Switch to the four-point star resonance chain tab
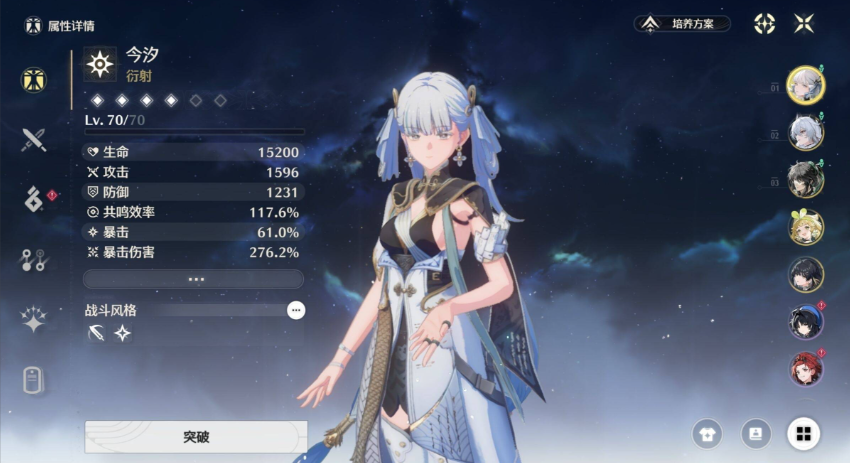The width and height of the screenshot is (850, 463). point(34,320)
